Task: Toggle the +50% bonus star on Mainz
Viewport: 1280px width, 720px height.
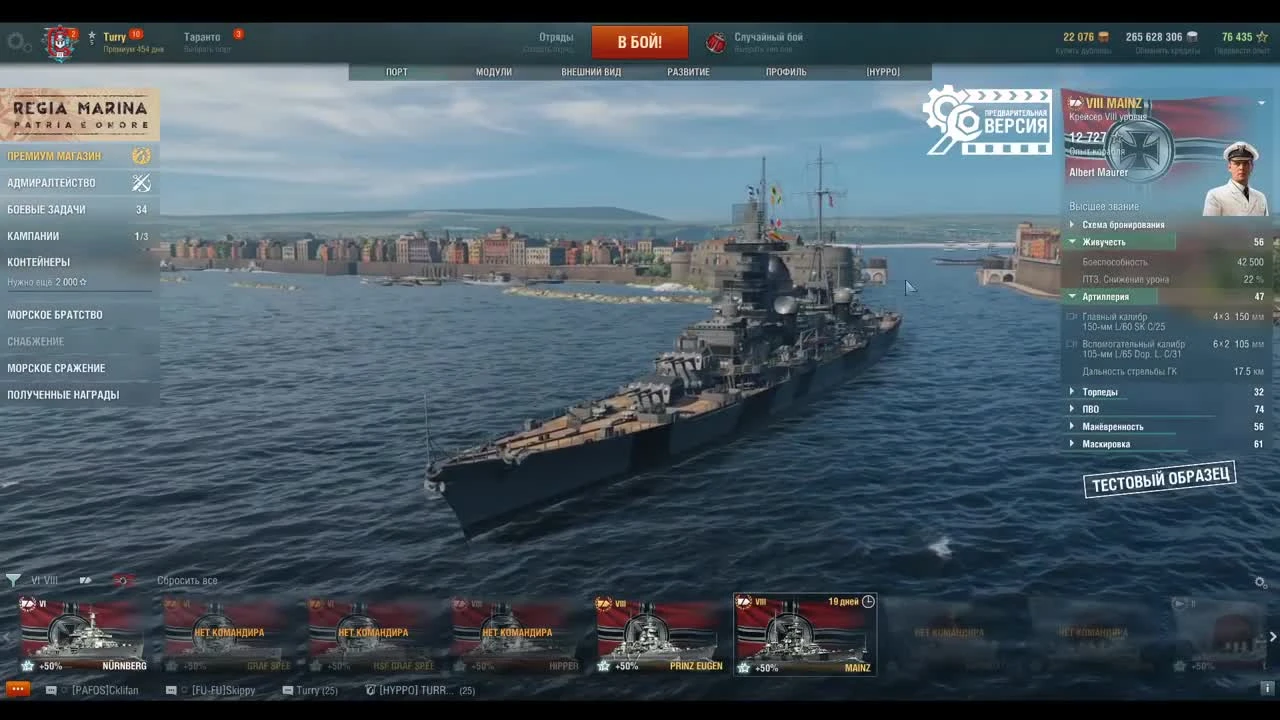Action: pyautogui.click(x=743, y=667)
